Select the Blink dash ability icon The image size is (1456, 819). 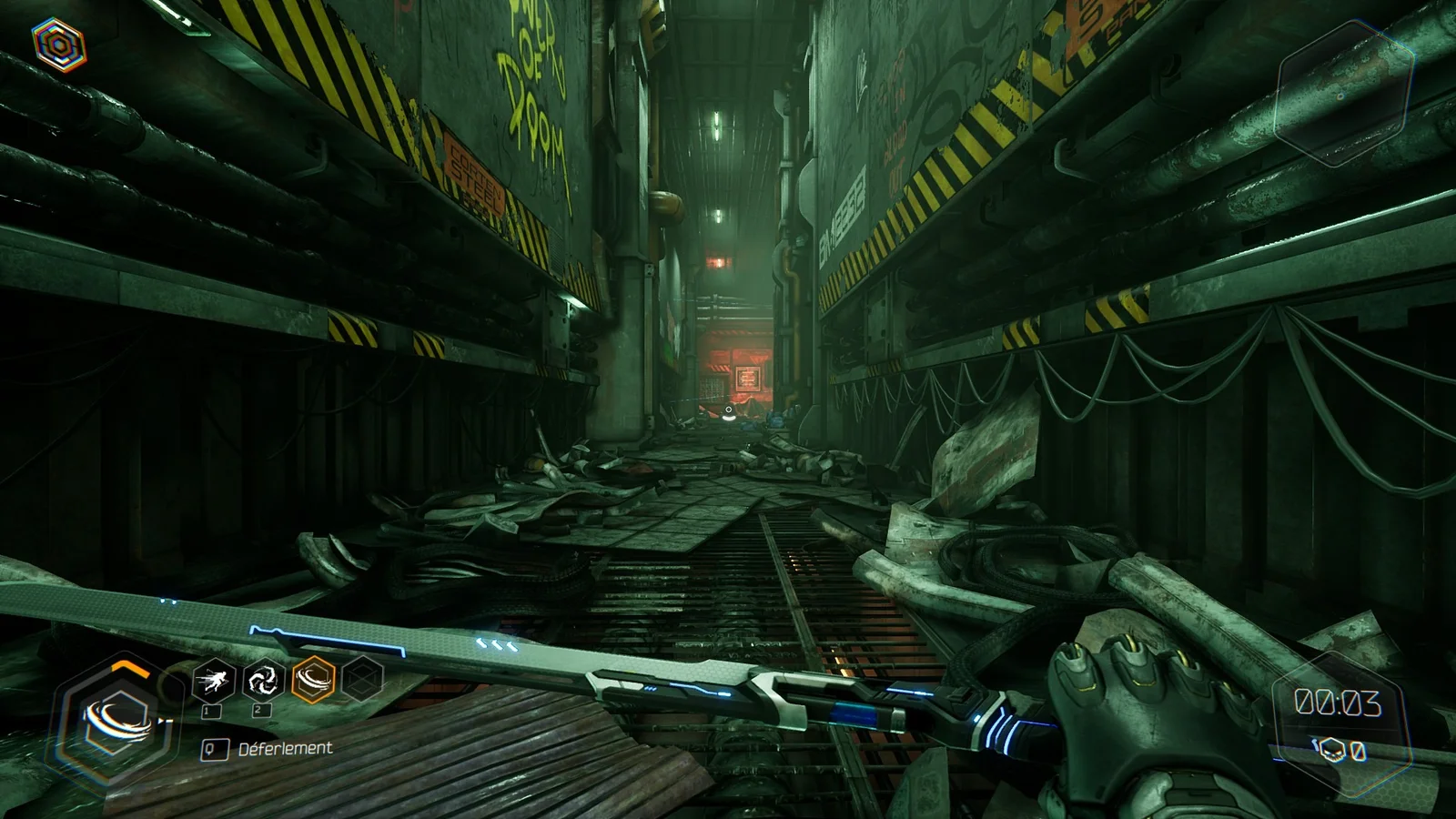point(215,679)
